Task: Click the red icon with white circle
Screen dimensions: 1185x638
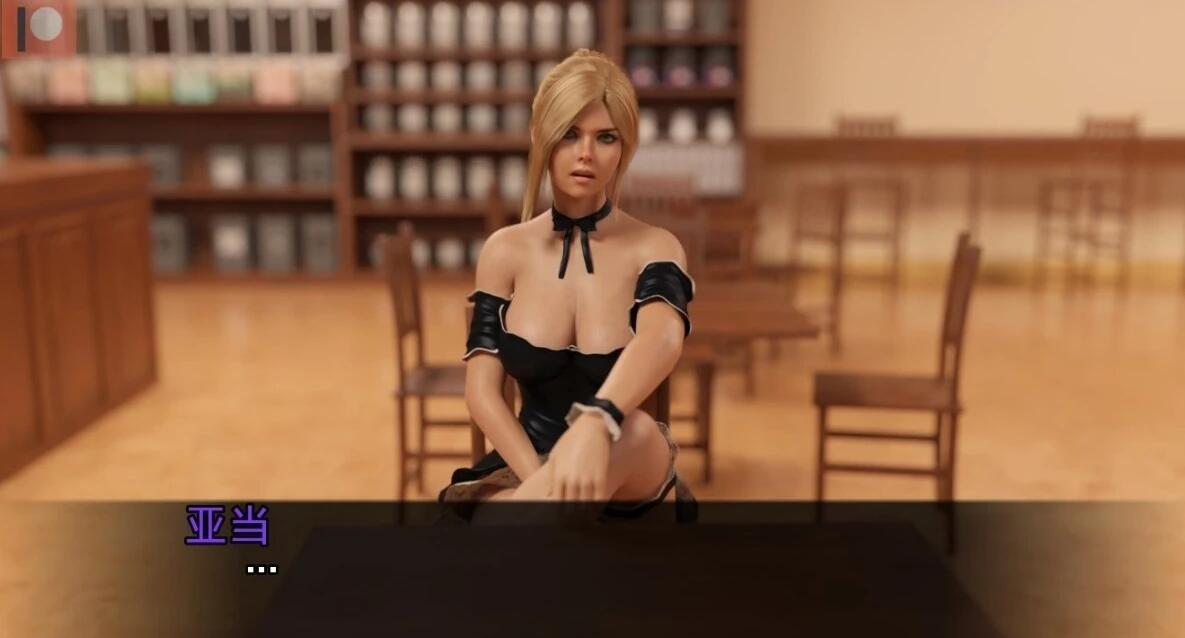Action: 38,27
